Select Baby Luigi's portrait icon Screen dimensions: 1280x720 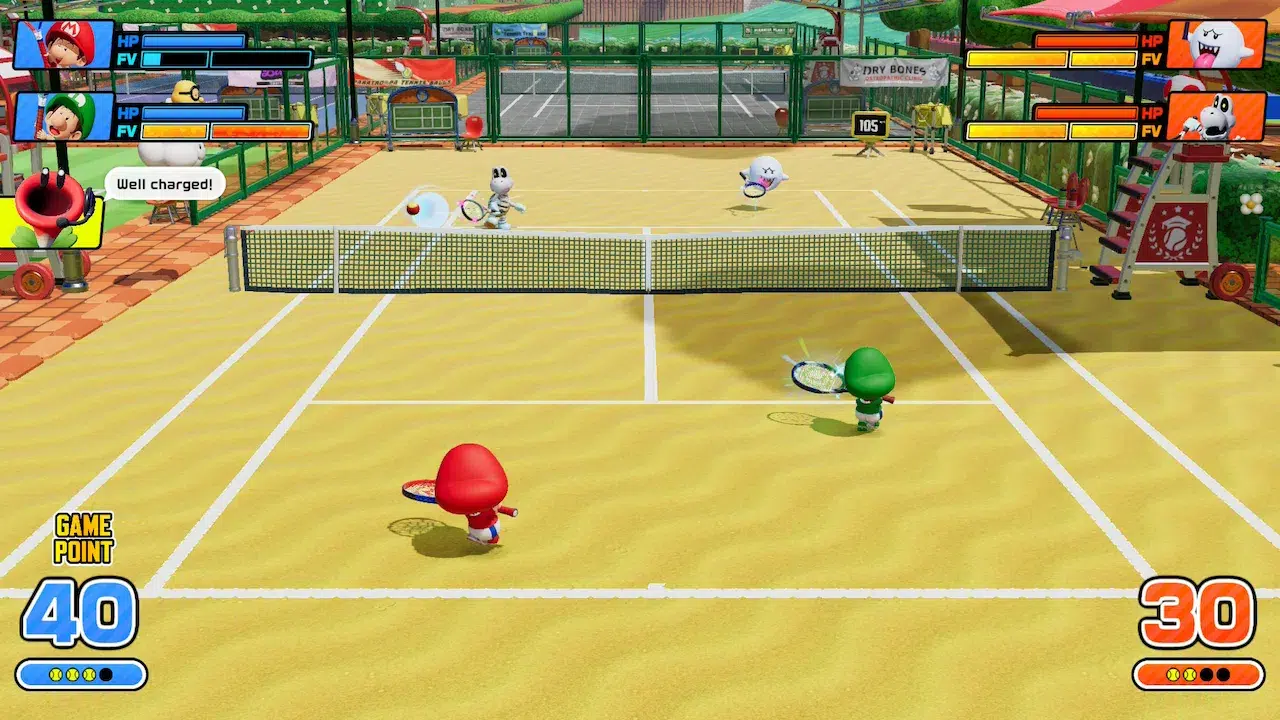[63, 117]
